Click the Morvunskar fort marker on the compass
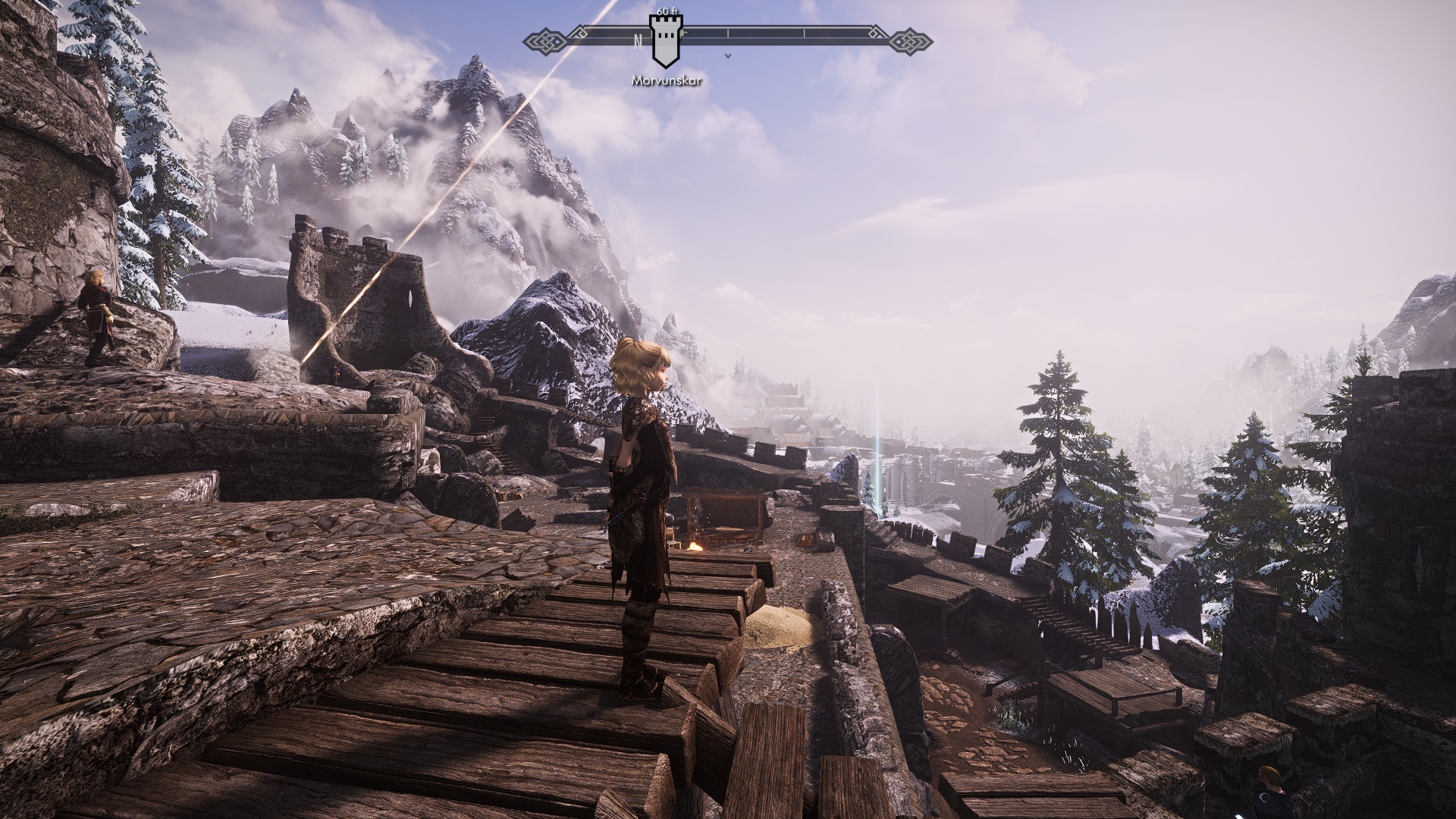Screen dimensions: 1456x819 tap(665, 42)
